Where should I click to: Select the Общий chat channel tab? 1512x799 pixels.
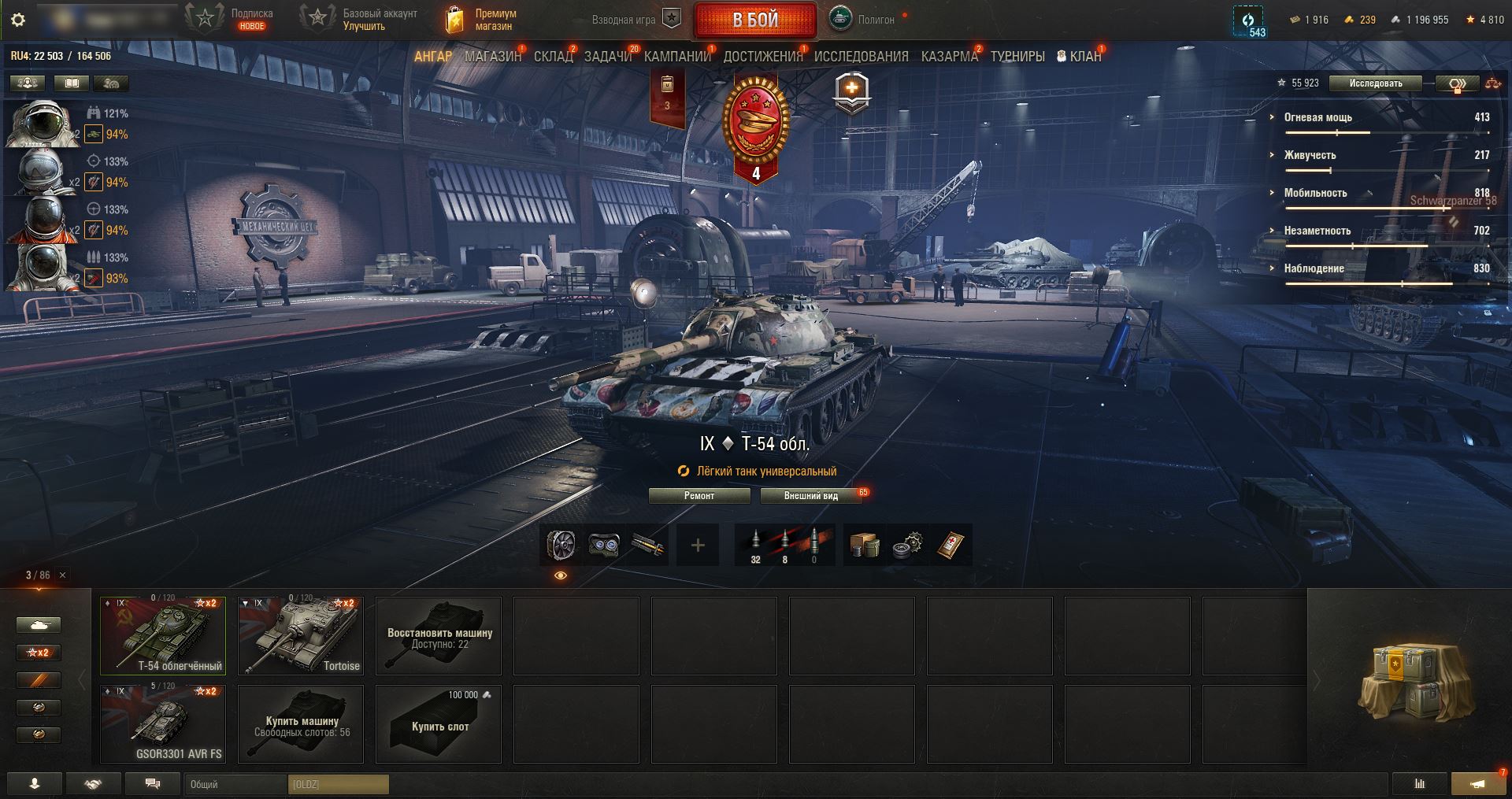tap(236, 784)
